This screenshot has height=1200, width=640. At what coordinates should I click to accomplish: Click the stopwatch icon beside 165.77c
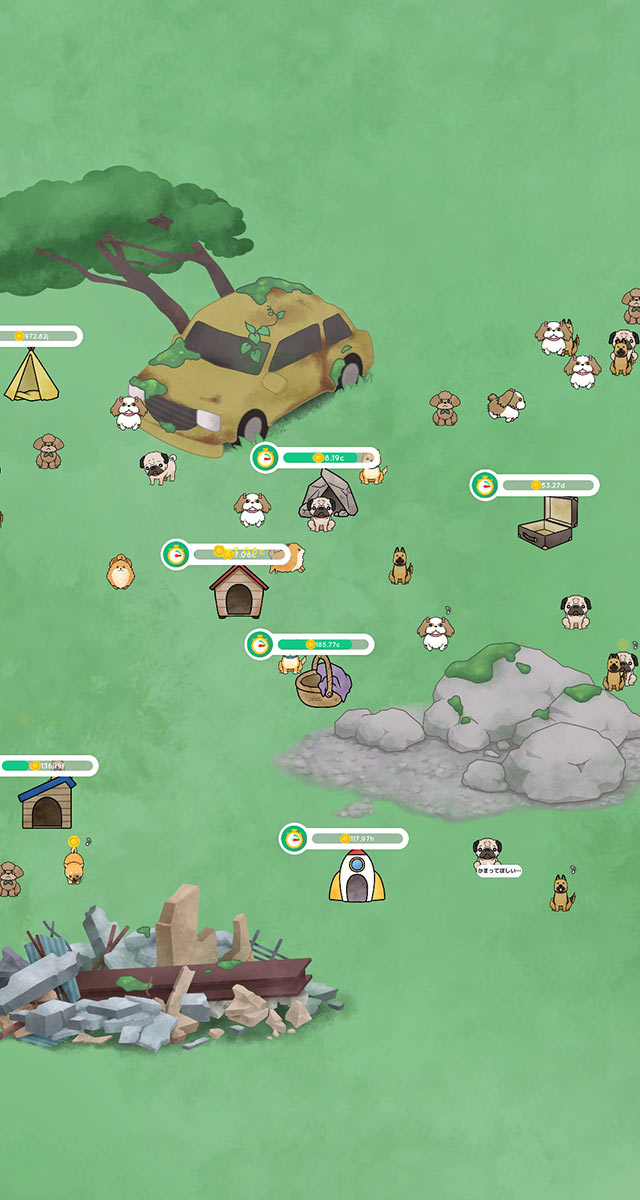coord(260,644)
